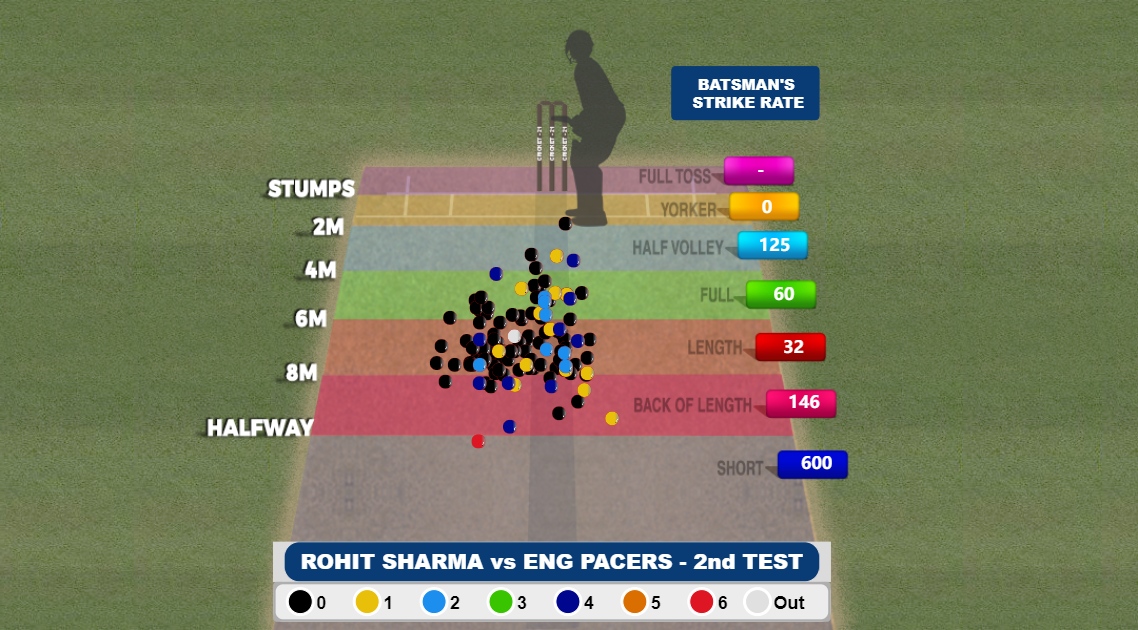Choose the orange Yorker strike rate badge
The image size is (1138, 630).
[765, 207]
